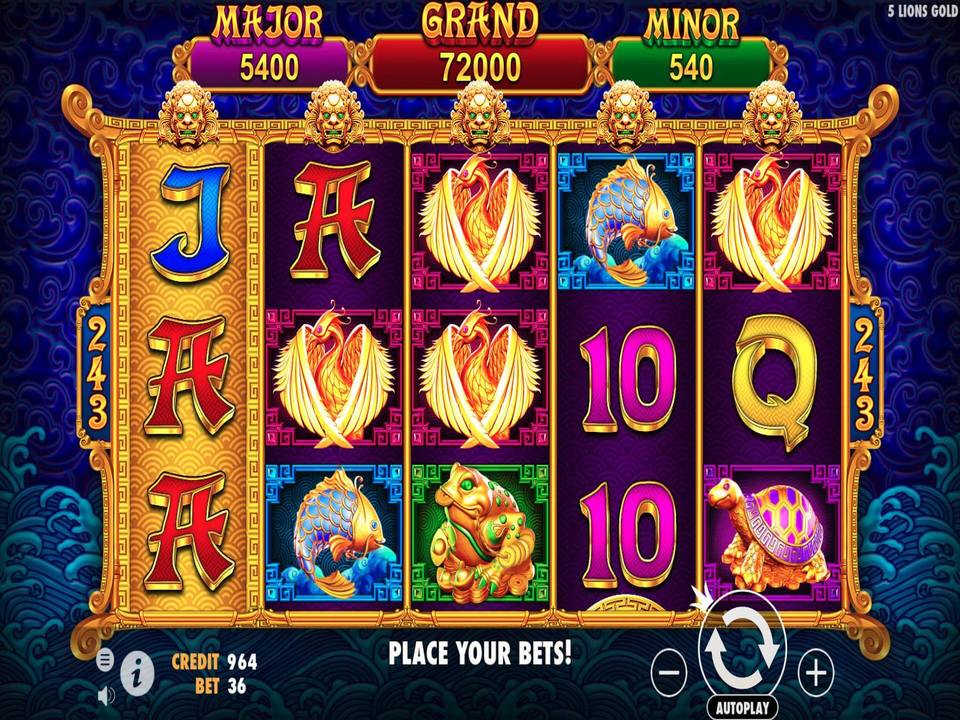The height and width of the screenshot is (720, 960).
Task: Open the hamburger settings menu
Action: click(x=105, y=660)
